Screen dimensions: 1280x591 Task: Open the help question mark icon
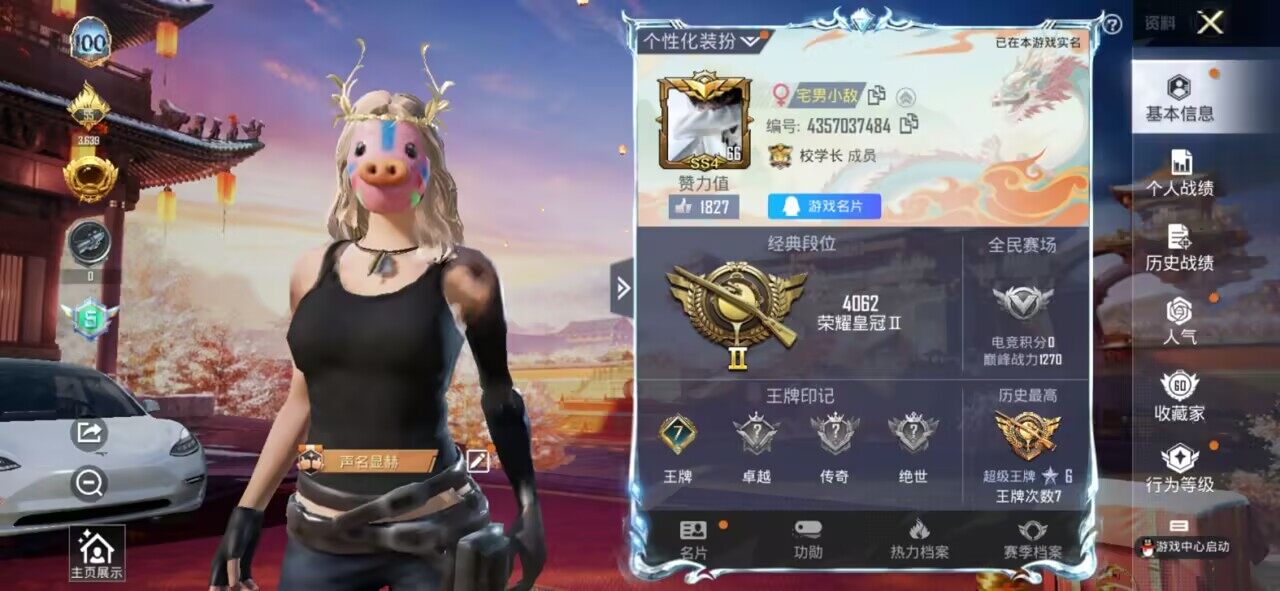click(1112, 25)
